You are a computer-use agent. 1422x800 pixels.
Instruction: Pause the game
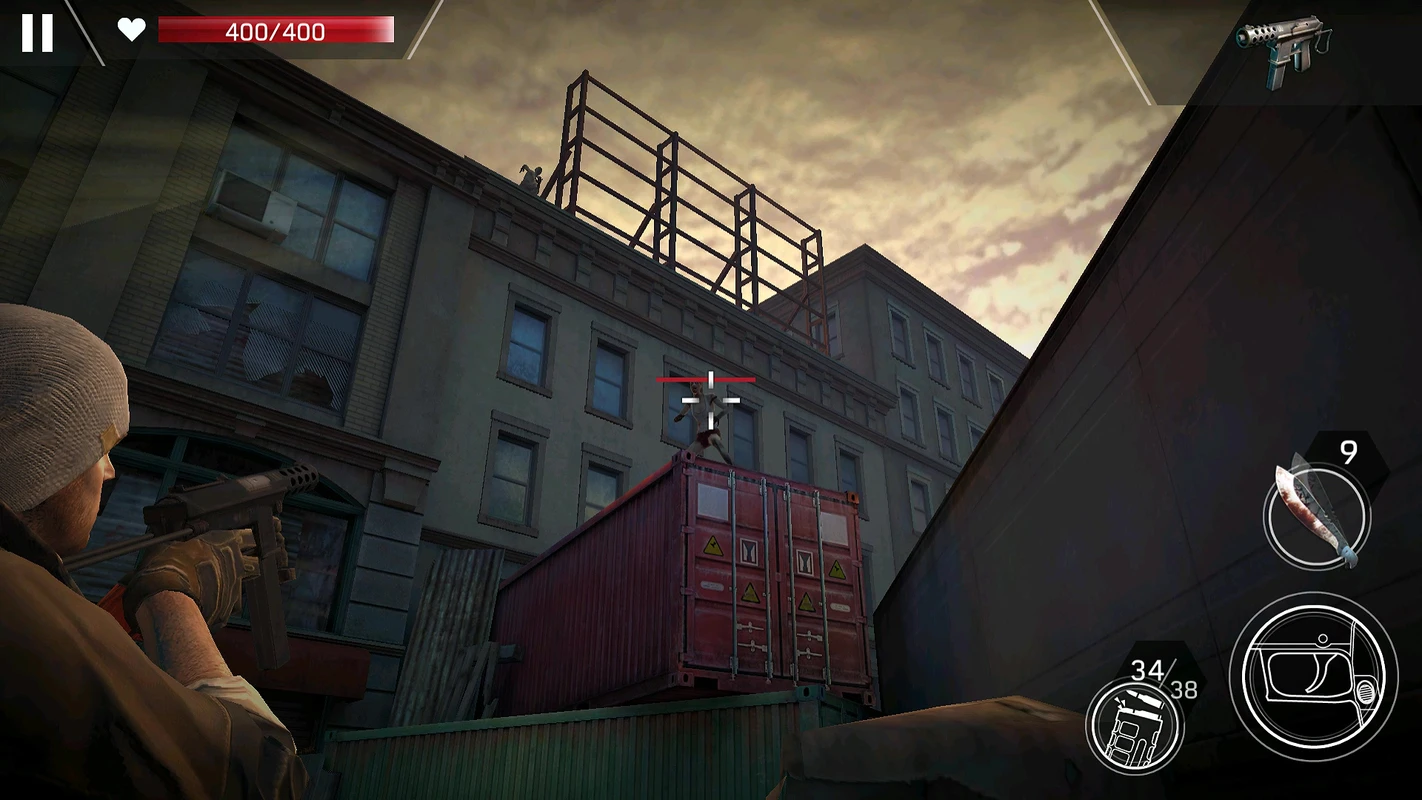[37, 32]
